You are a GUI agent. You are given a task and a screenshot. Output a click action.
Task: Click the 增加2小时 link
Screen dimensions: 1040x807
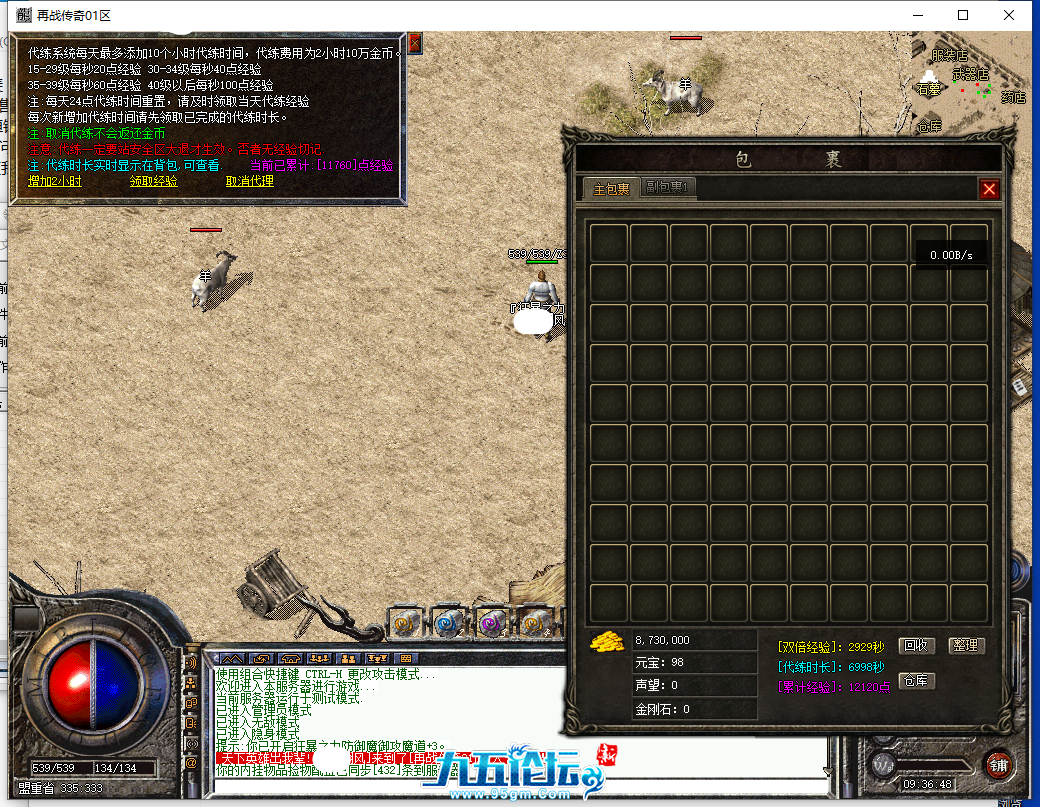pos(53,181)
